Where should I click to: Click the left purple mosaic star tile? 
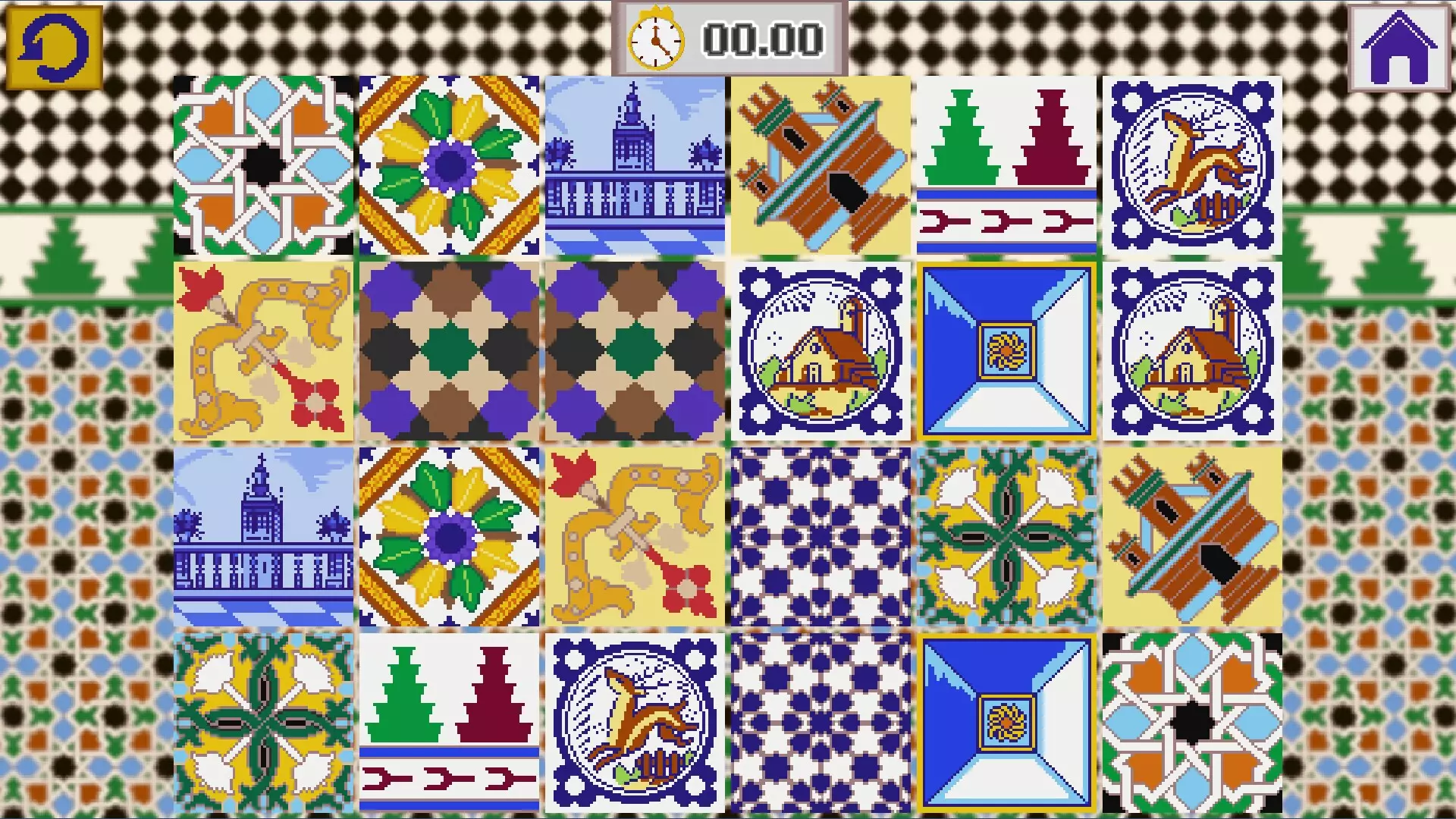[448, 350]
